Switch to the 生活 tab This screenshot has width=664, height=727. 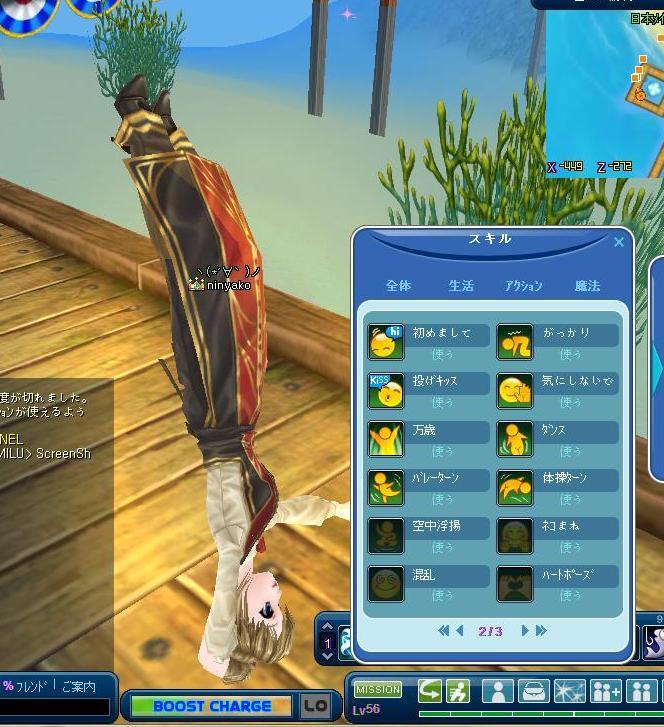click(461, 286)
